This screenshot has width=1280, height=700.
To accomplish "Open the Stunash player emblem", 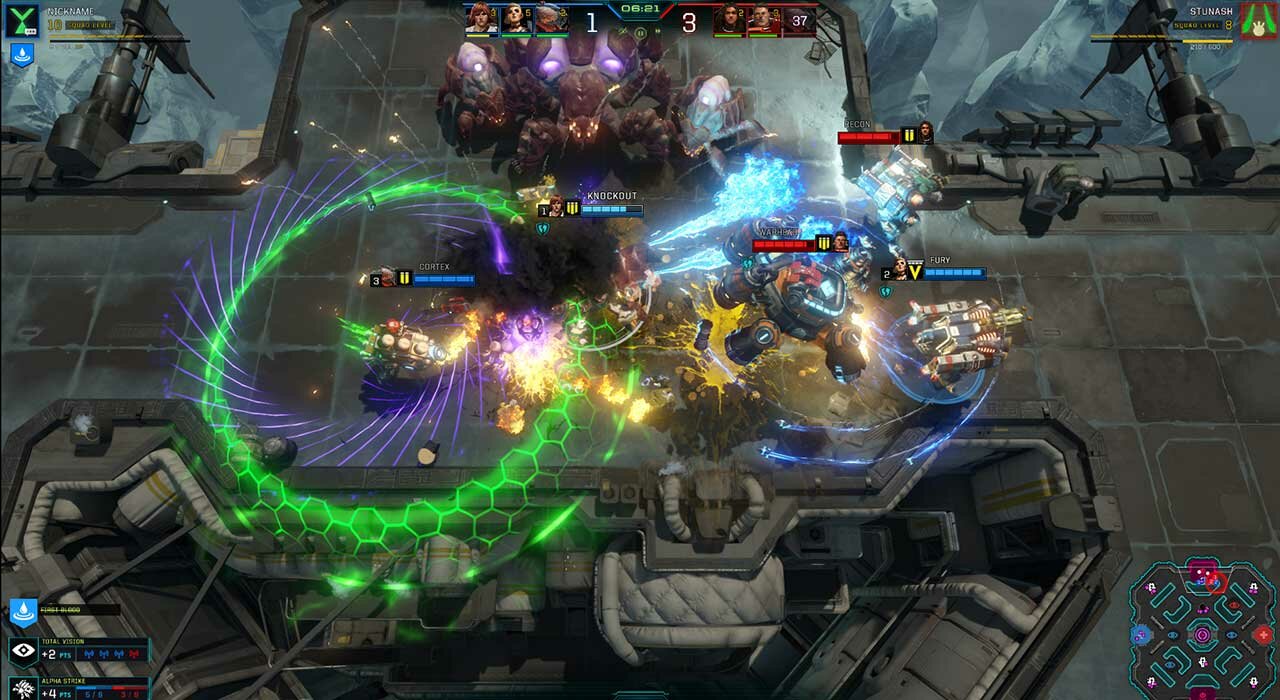I will pyautogui.click(x=1259, y=20).
